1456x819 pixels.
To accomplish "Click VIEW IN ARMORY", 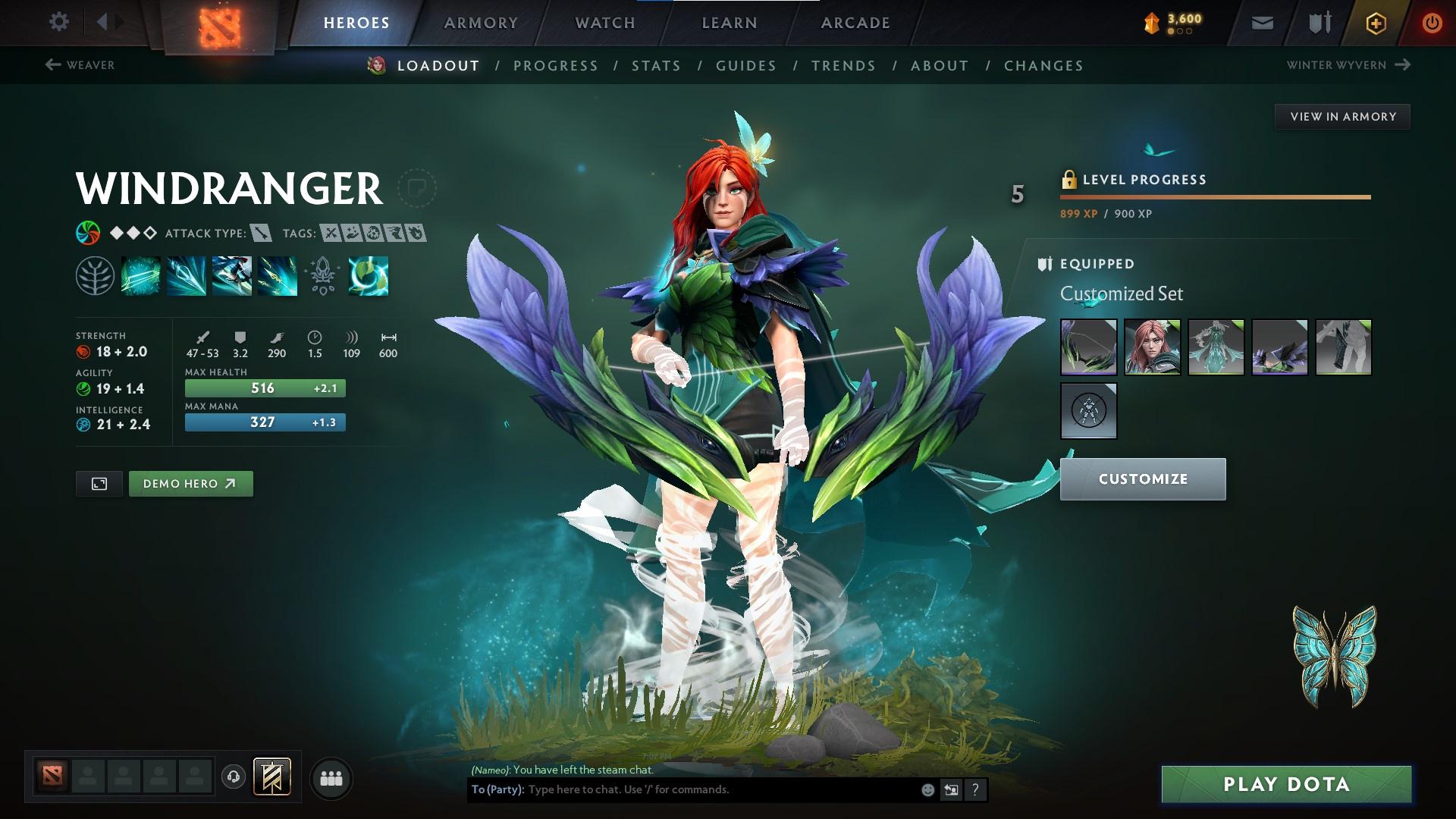I will 1342,116.
